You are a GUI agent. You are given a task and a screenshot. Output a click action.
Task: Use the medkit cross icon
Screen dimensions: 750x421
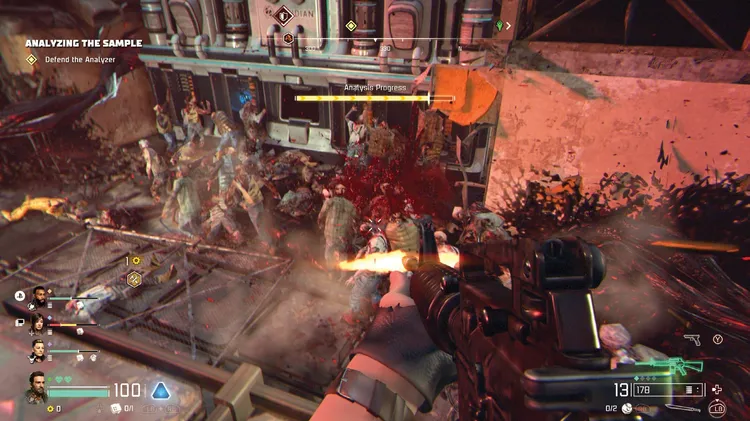tap(716, 389)
